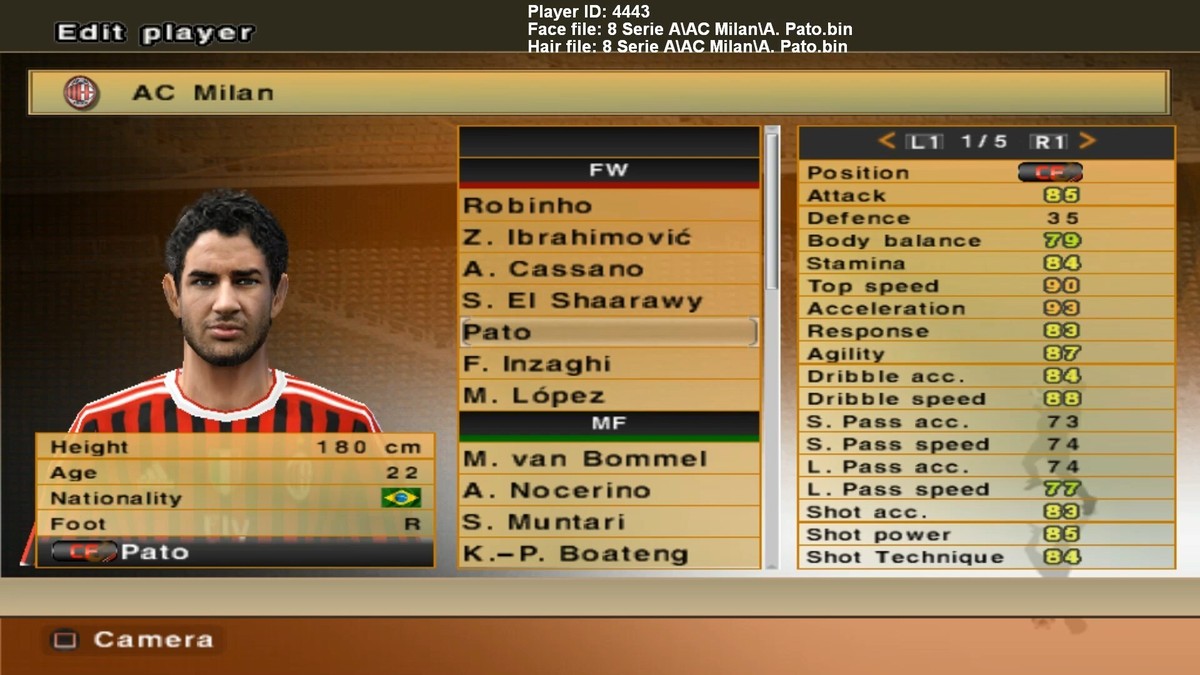Image resolution: width=1200 pixels, height=675 pixels.
Task: Choose Z. Ibrahimović from the forwards
Action: point(608,238)
